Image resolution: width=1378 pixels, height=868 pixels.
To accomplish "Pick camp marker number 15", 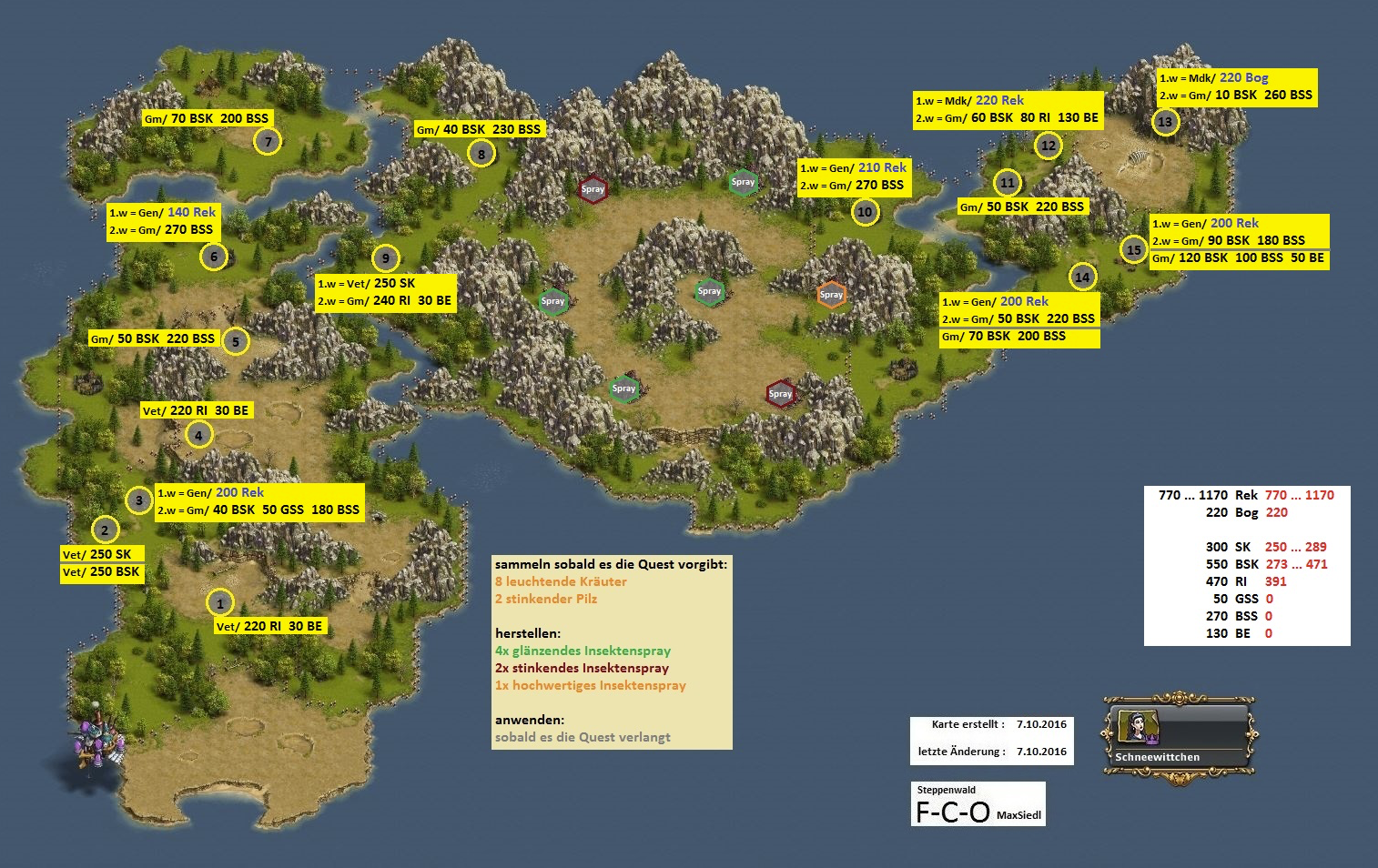I will (1133, 249).
